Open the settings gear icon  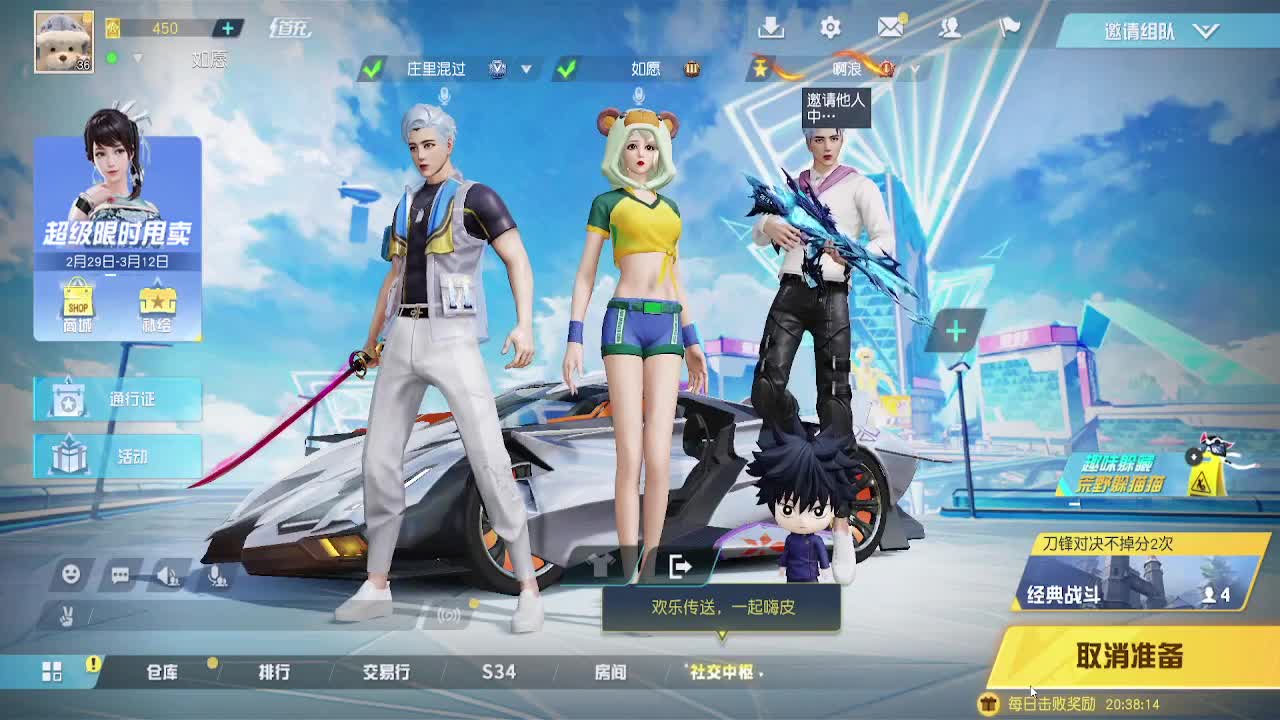pyautogui.click(x=829, y=29)
